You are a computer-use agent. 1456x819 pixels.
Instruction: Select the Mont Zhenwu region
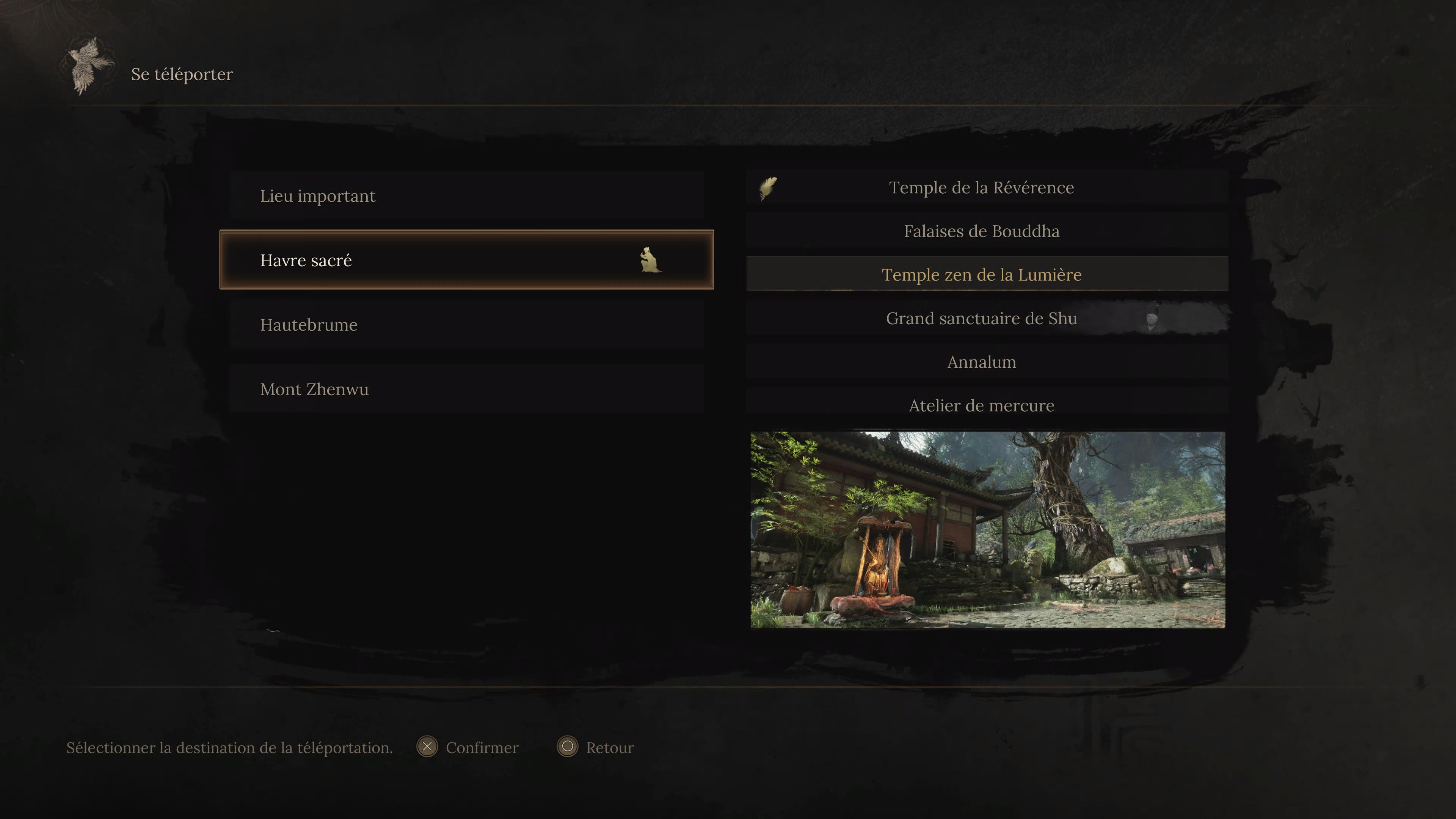coord(466,389)
